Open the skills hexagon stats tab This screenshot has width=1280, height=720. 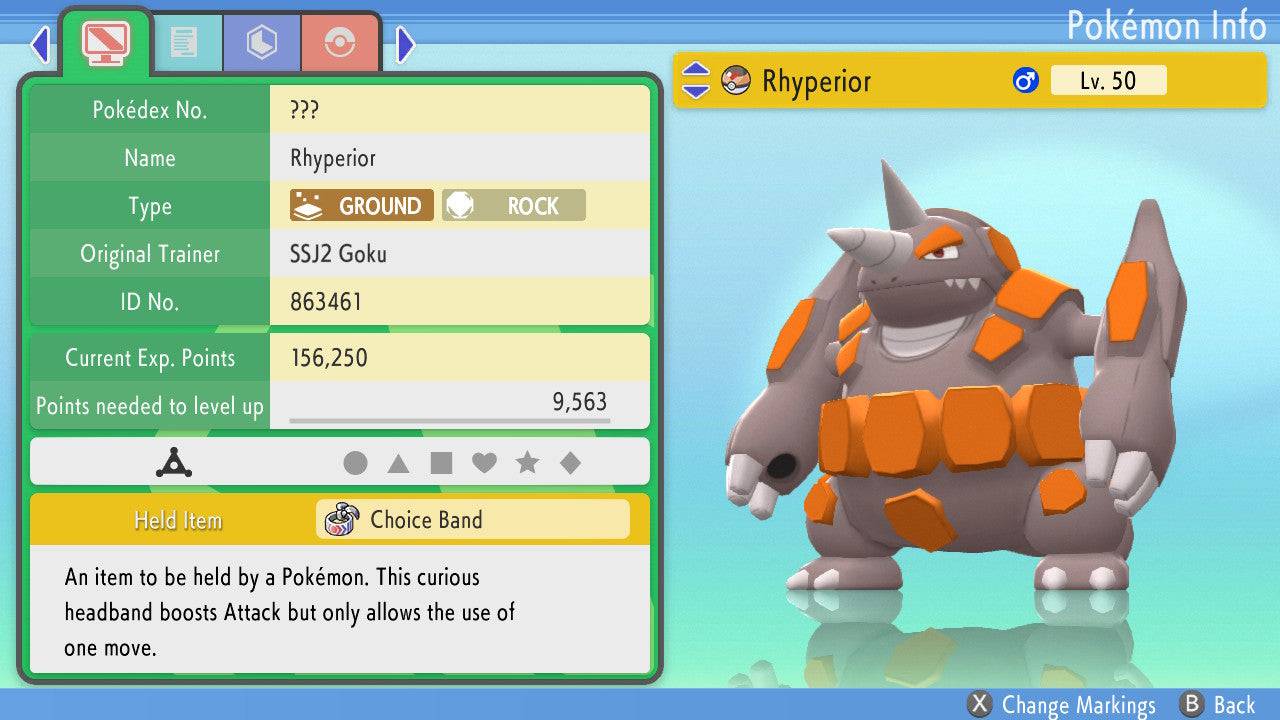[262, 42]
